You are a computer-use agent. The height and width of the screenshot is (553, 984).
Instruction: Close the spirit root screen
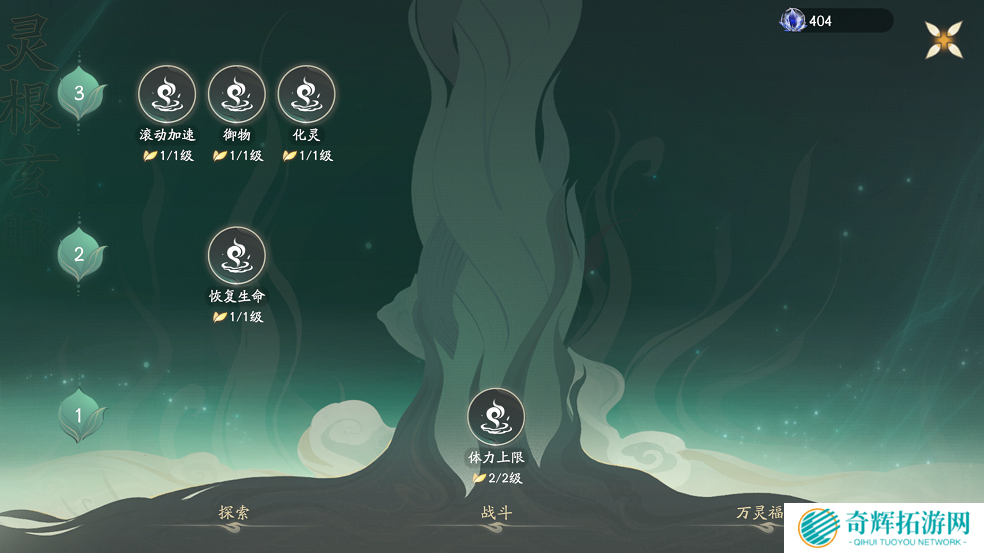(x=943, y=40)
